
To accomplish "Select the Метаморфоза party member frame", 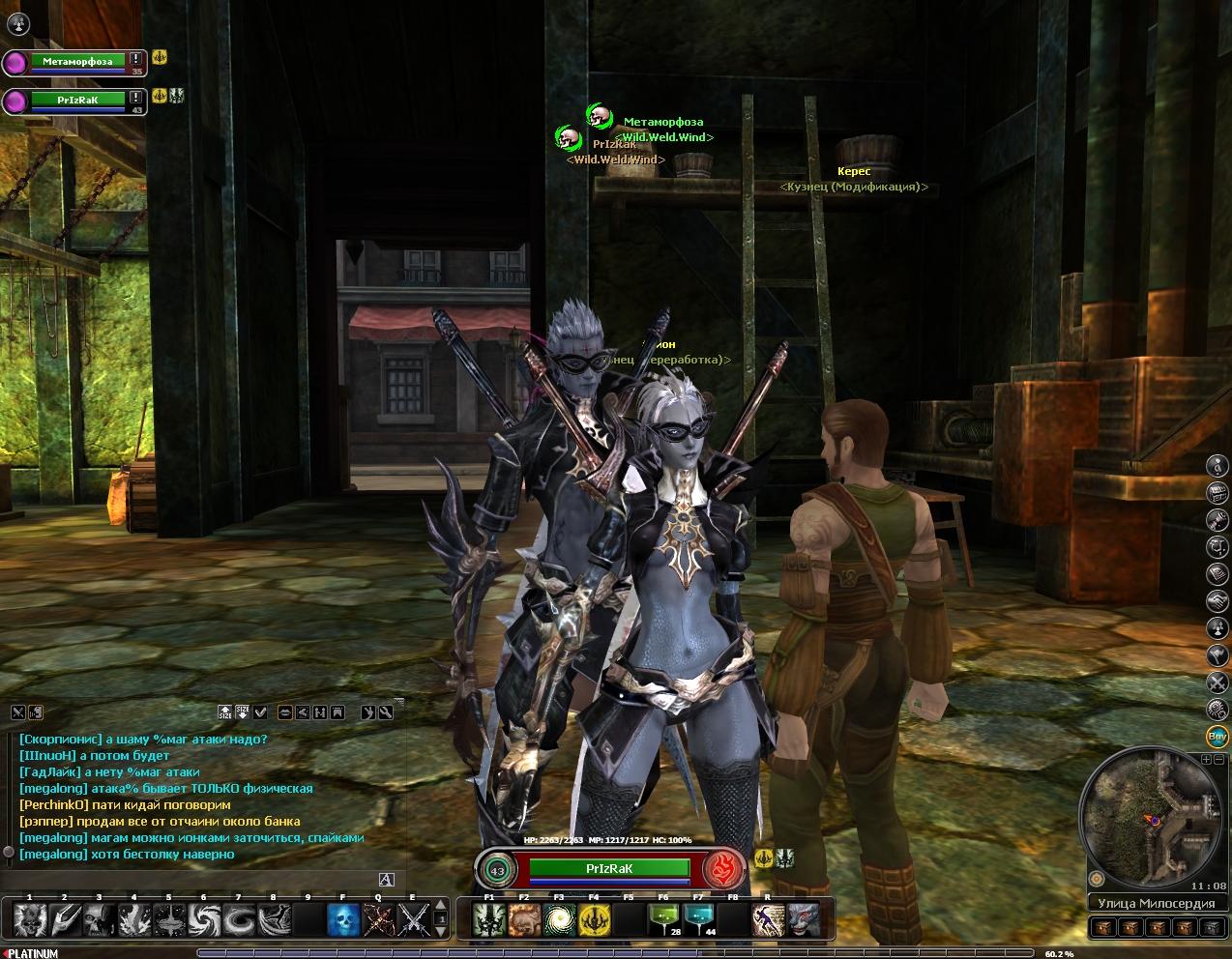I will [77, 61].
